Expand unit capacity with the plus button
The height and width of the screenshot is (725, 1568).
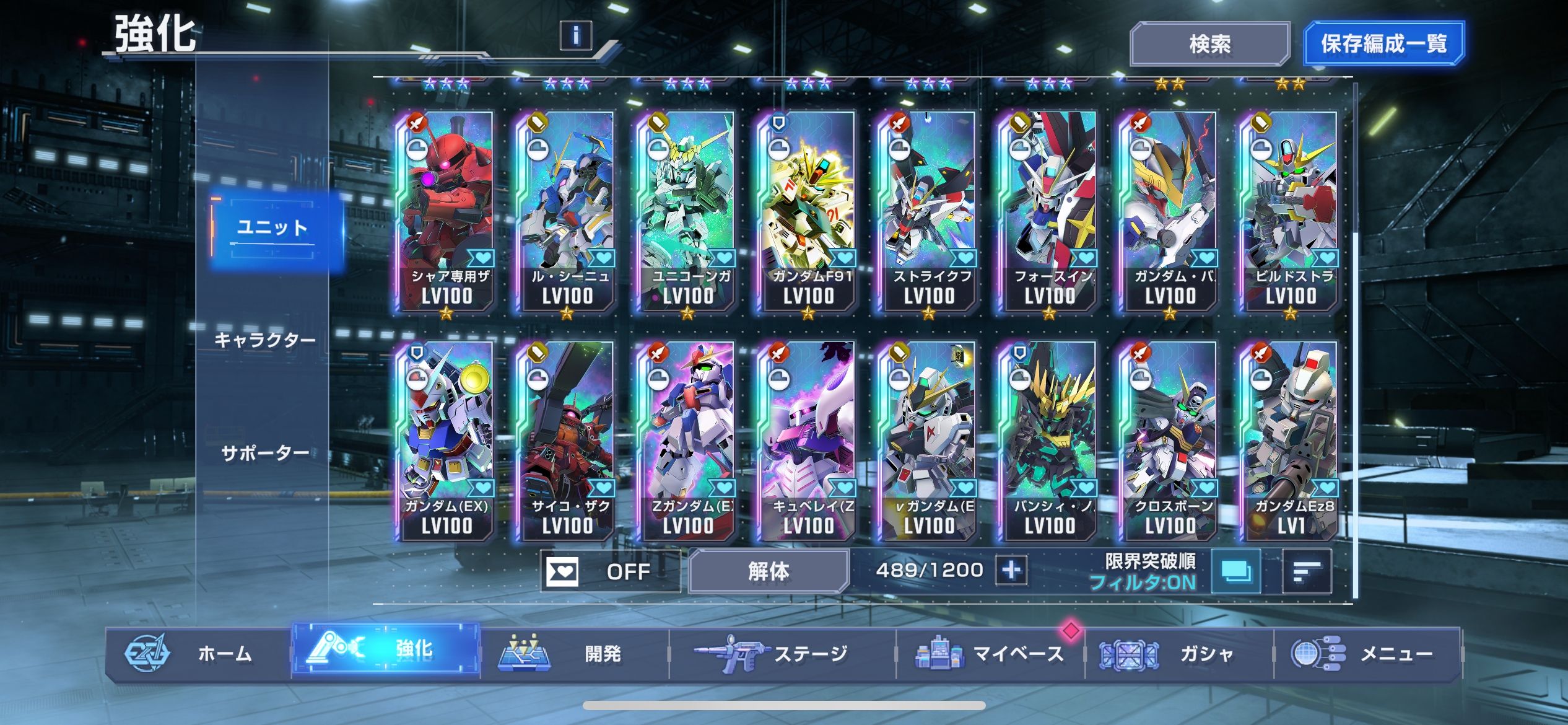click(x=1011, y=570)
